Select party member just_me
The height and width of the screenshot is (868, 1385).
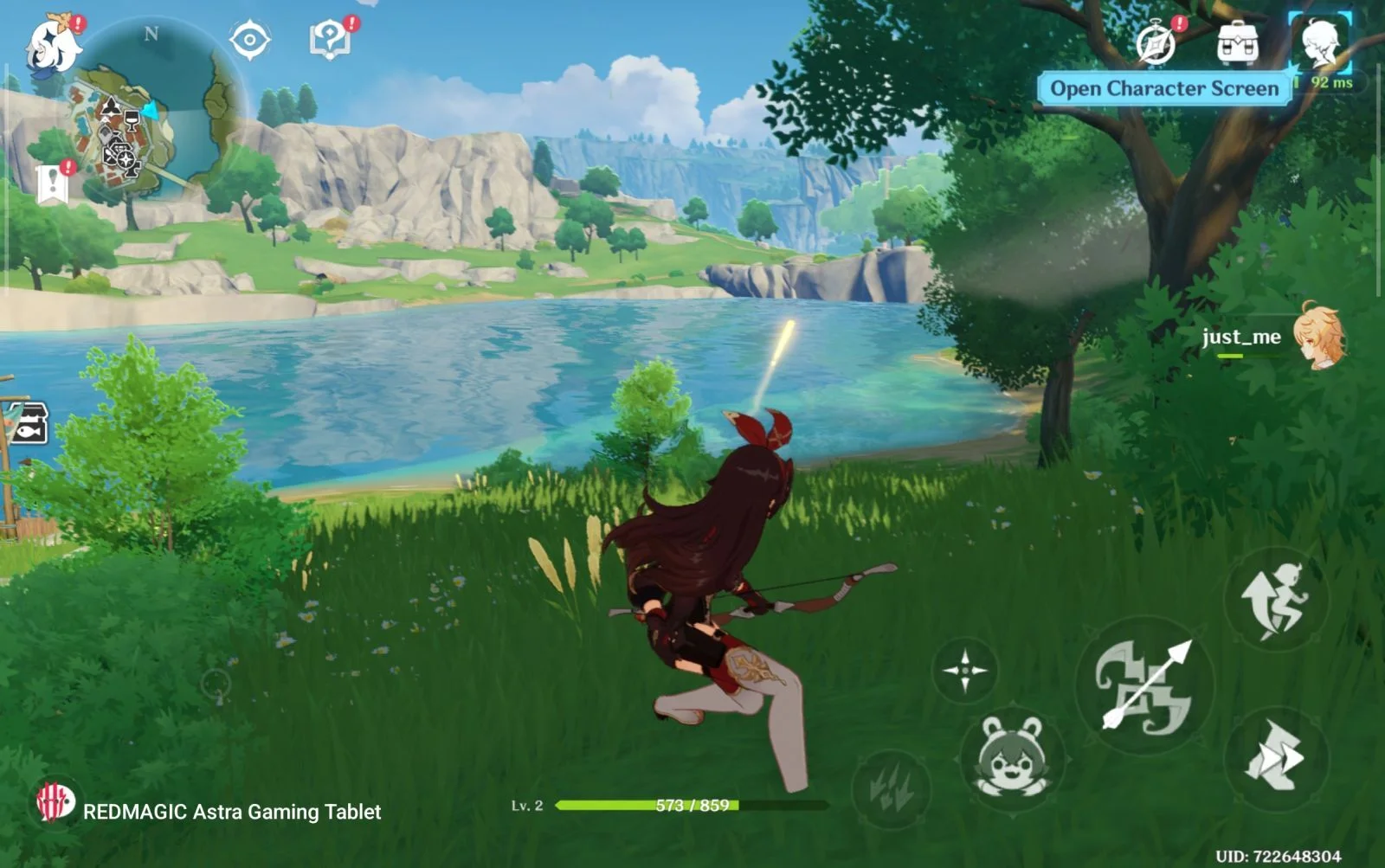(1316, 336)
